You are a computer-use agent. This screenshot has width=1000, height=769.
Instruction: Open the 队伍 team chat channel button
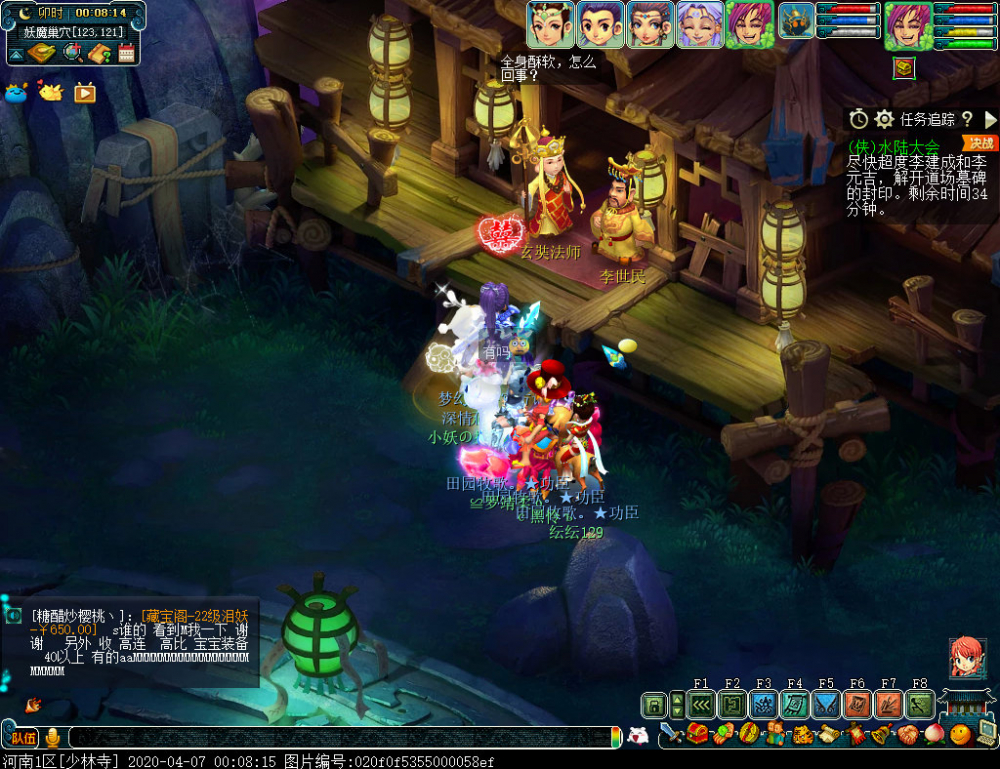[24, 738]
